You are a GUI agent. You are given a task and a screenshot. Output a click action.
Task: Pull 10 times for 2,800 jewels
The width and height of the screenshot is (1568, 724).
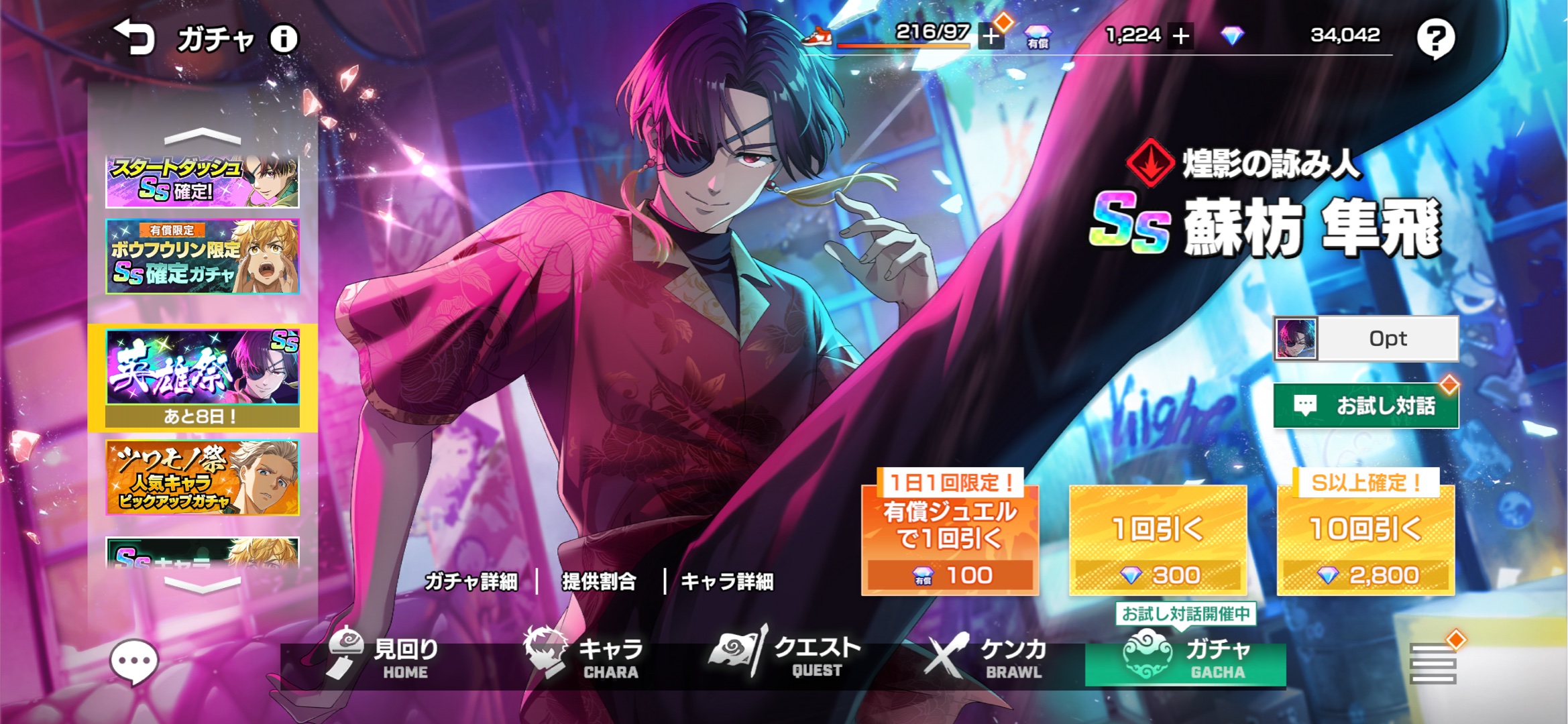pos(1365,540)
